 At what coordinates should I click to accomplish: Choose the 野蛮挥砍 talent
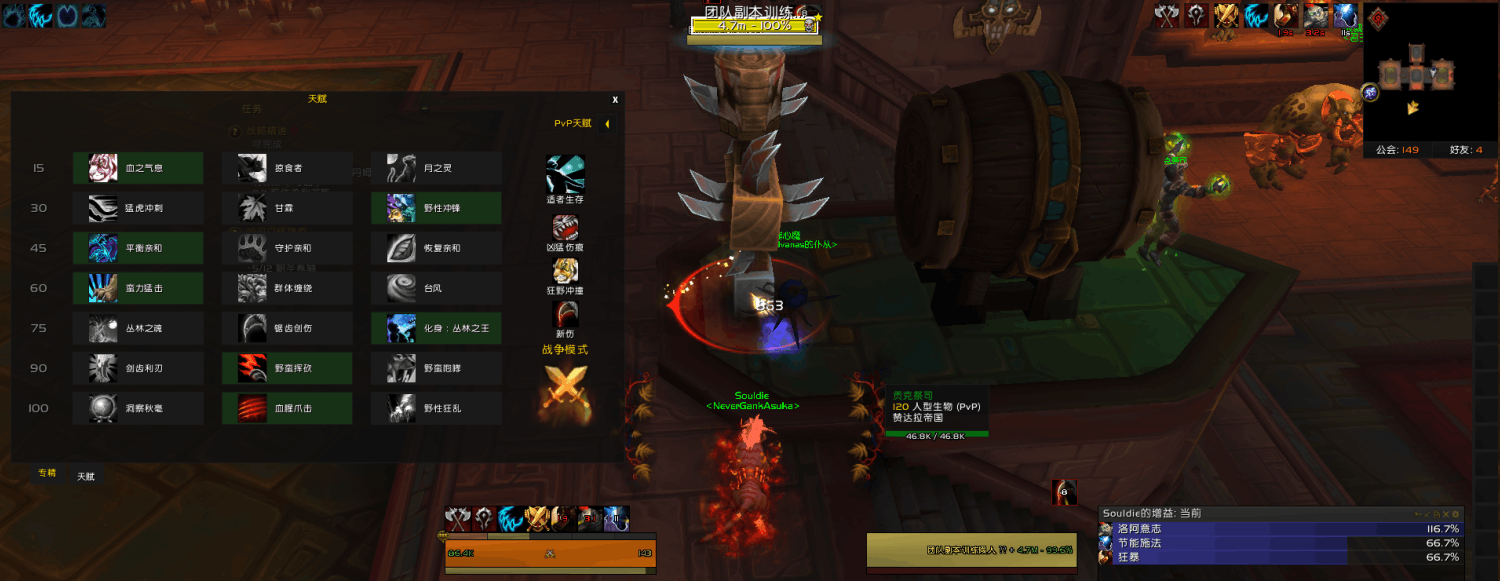coord(287,368)
